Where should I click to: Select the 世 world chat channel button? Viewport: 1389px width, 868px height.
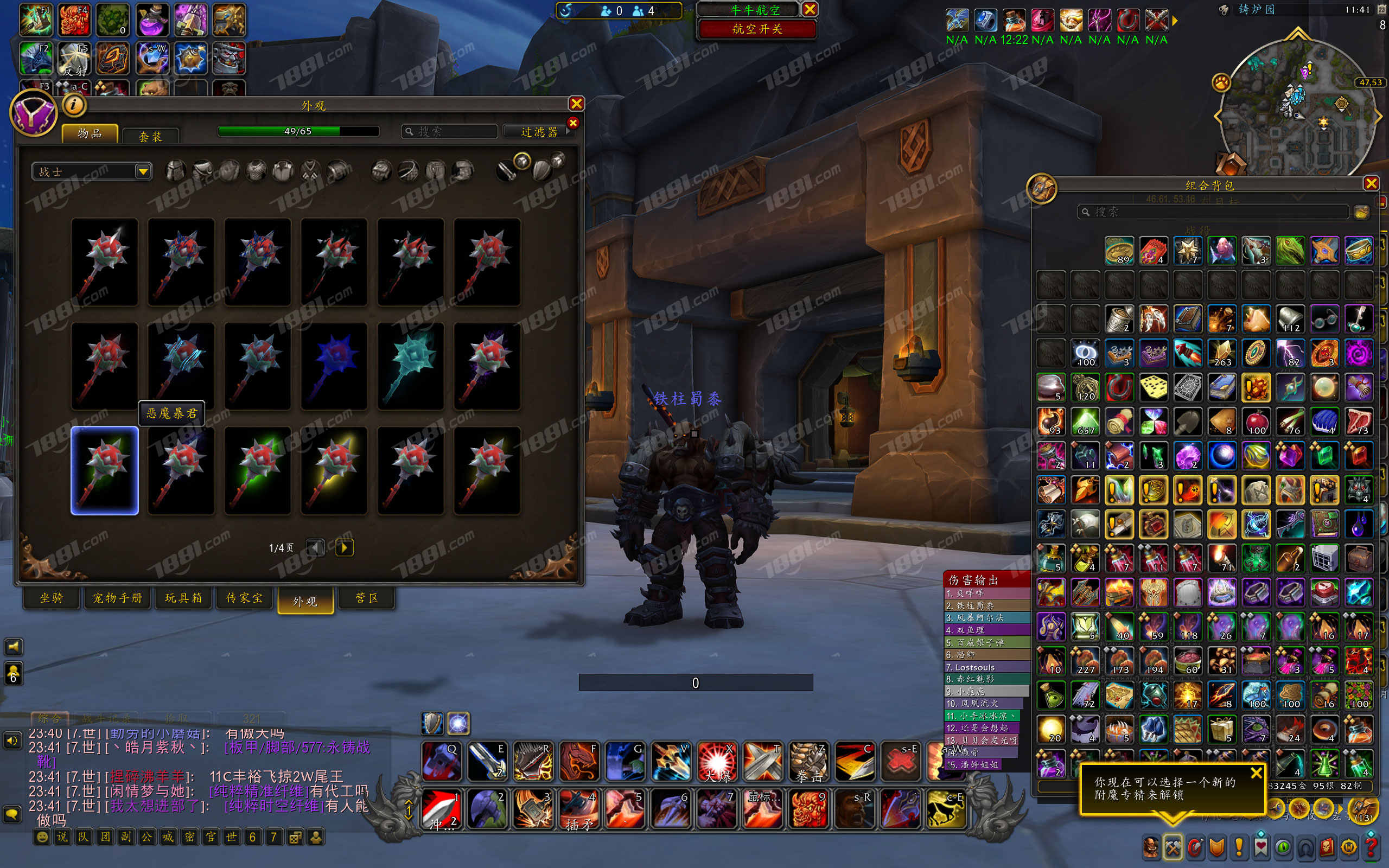(x=231, y=837)
